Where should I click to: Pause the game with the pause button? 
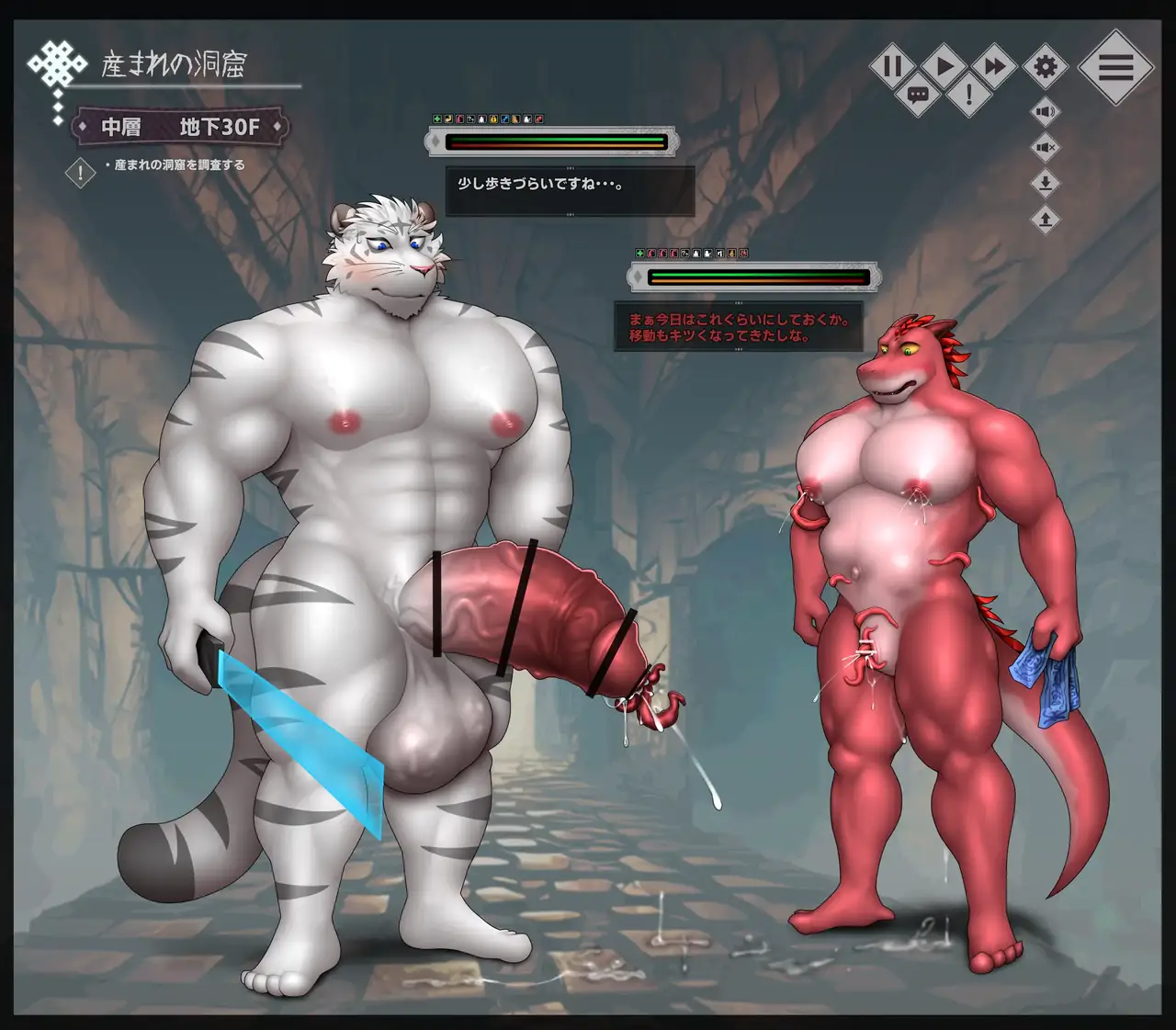[892, 66]
